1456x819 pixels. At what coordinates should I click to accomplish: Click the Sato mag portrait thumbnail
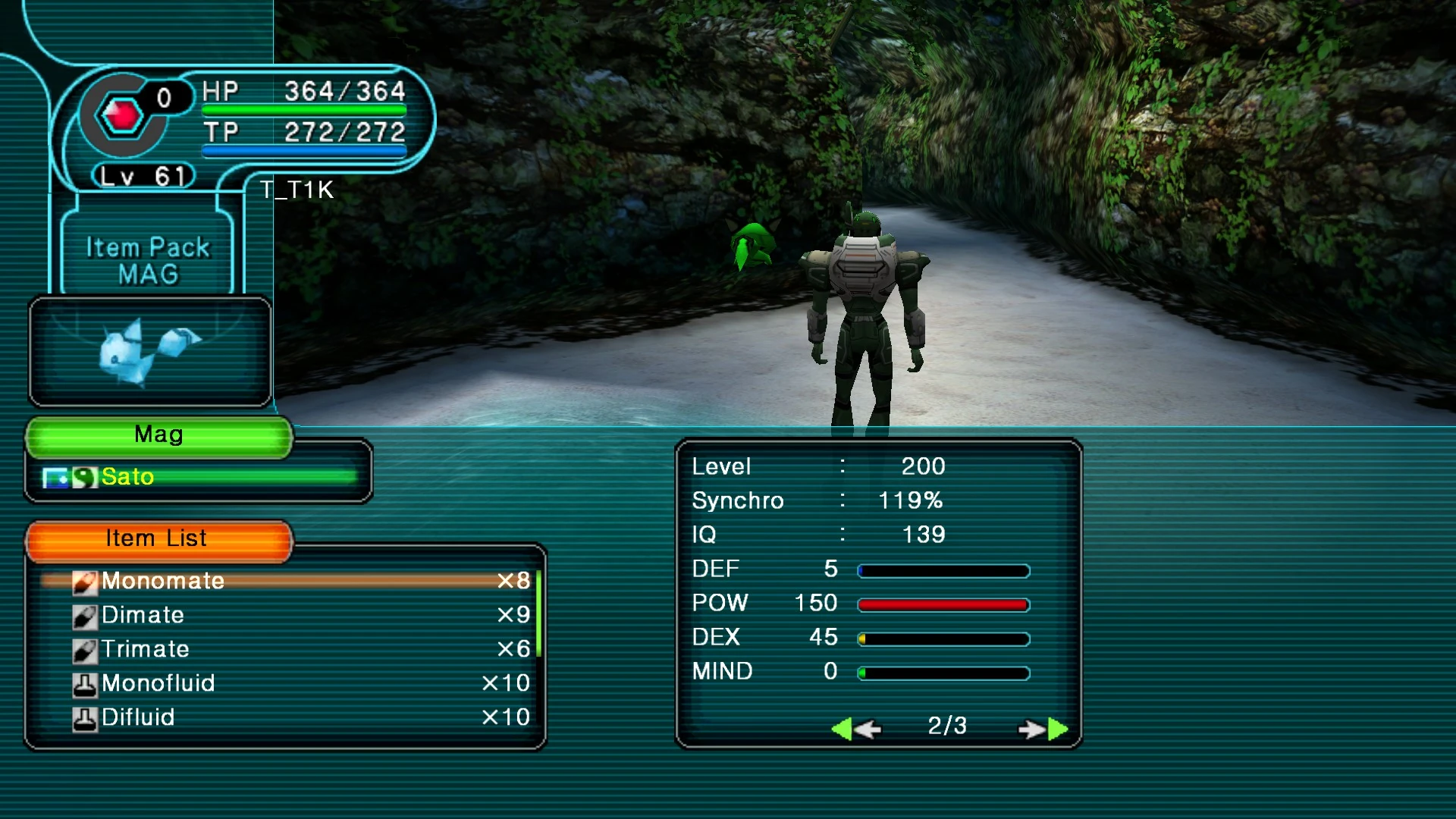point(150,352)
